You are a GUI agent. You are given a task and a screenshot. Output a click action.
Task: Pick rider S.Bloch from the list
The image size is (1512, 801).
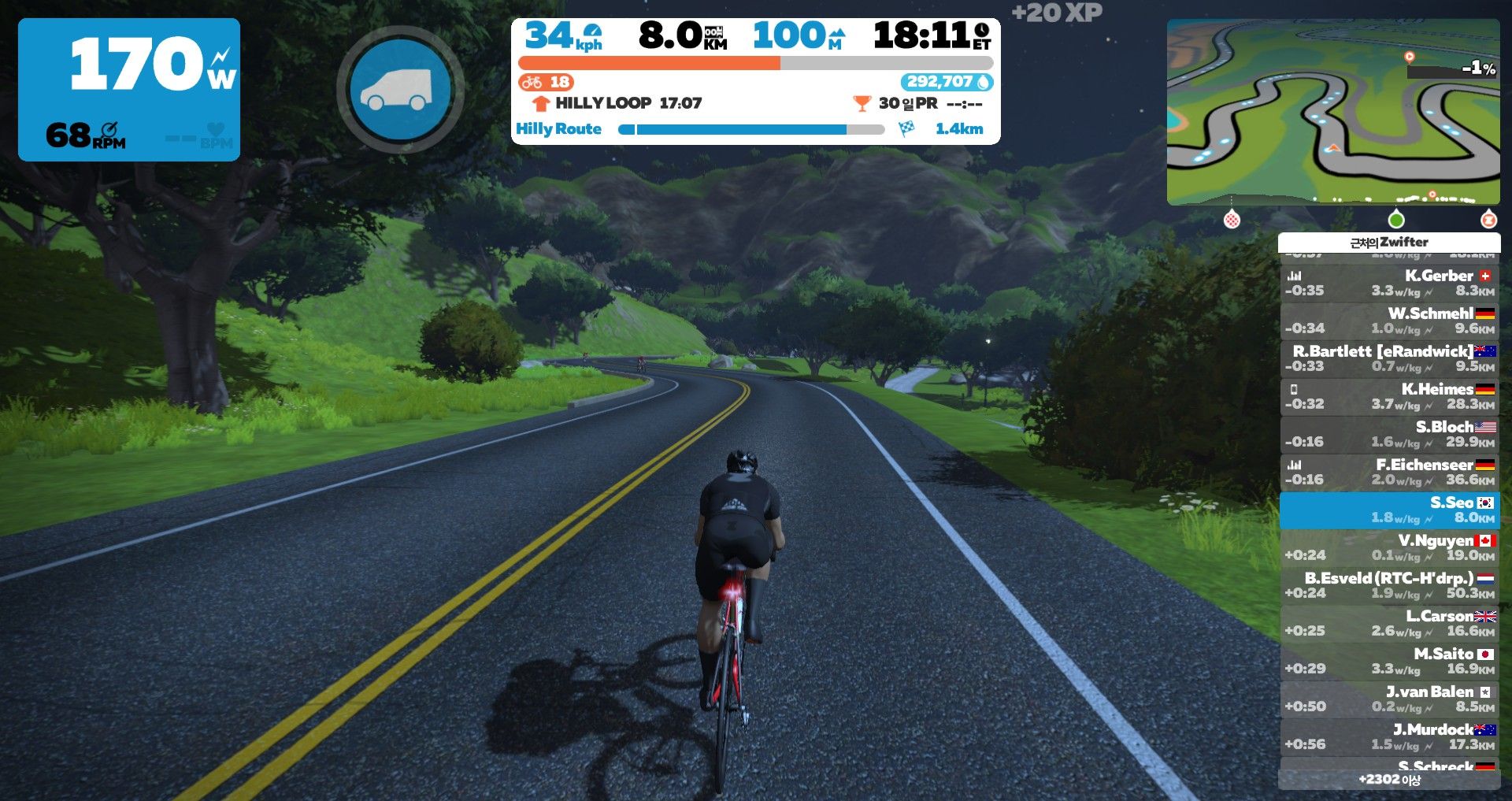[x=1389, y=434]
